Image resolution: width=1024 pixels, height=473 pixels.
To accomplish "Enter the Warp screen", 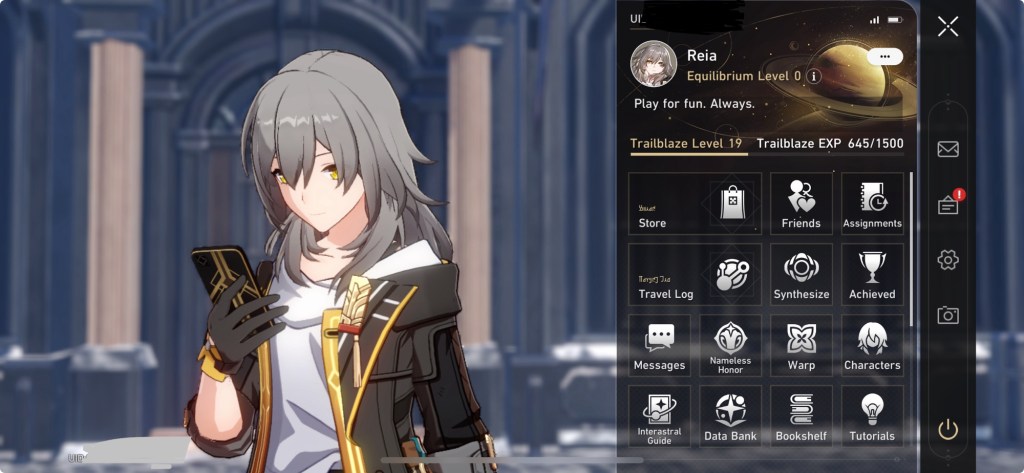I will [801, 345].
